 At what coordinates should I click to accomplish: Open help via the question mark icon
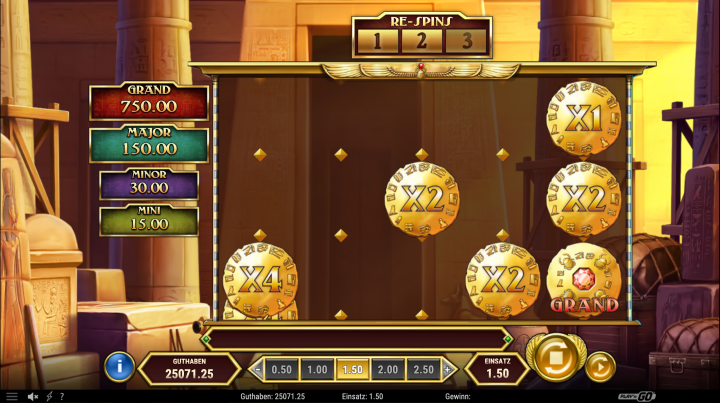(62, 396)
